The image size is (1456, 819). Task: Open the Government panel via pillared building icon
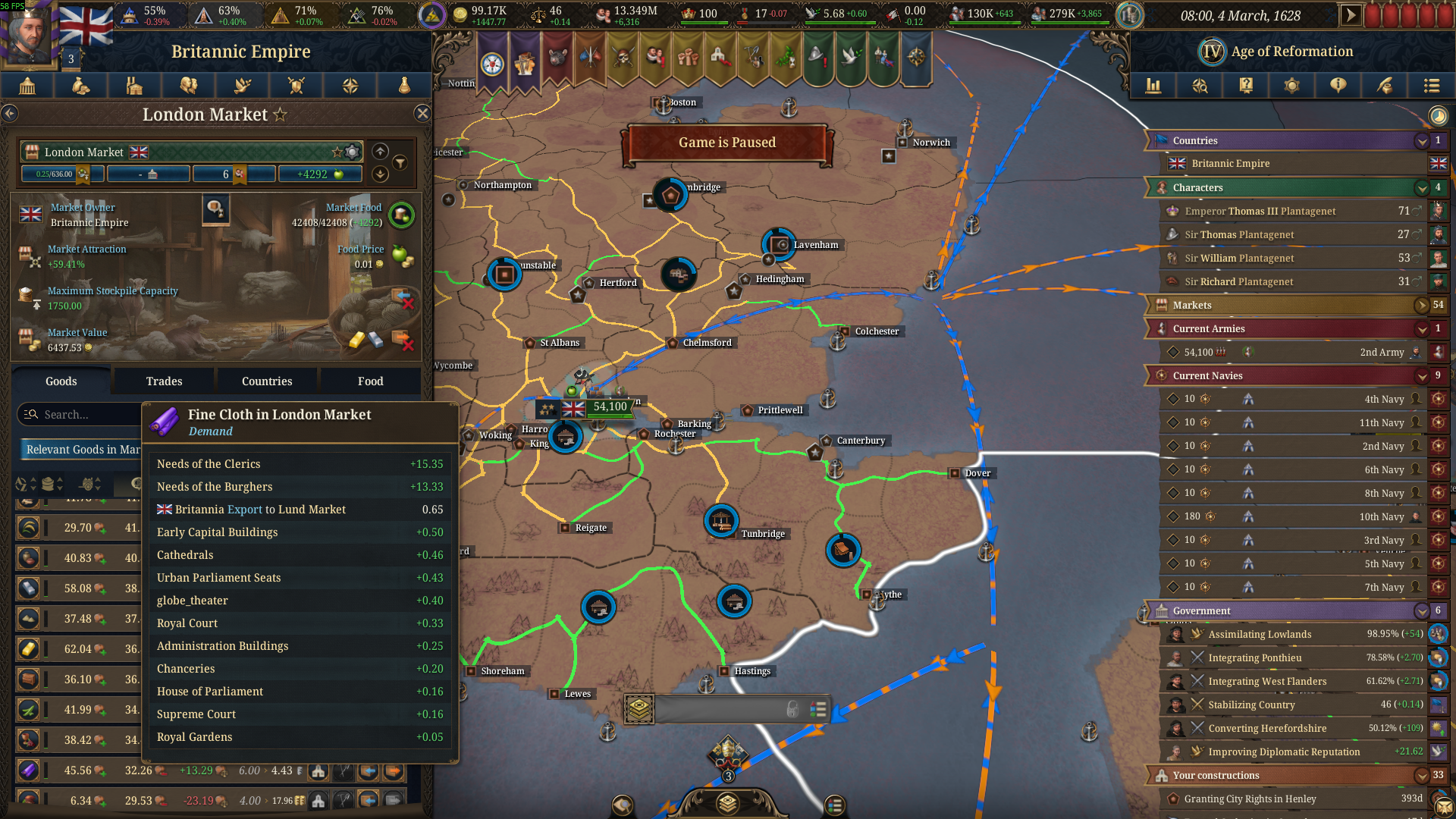pyautogui.click(x=27, y=86)
